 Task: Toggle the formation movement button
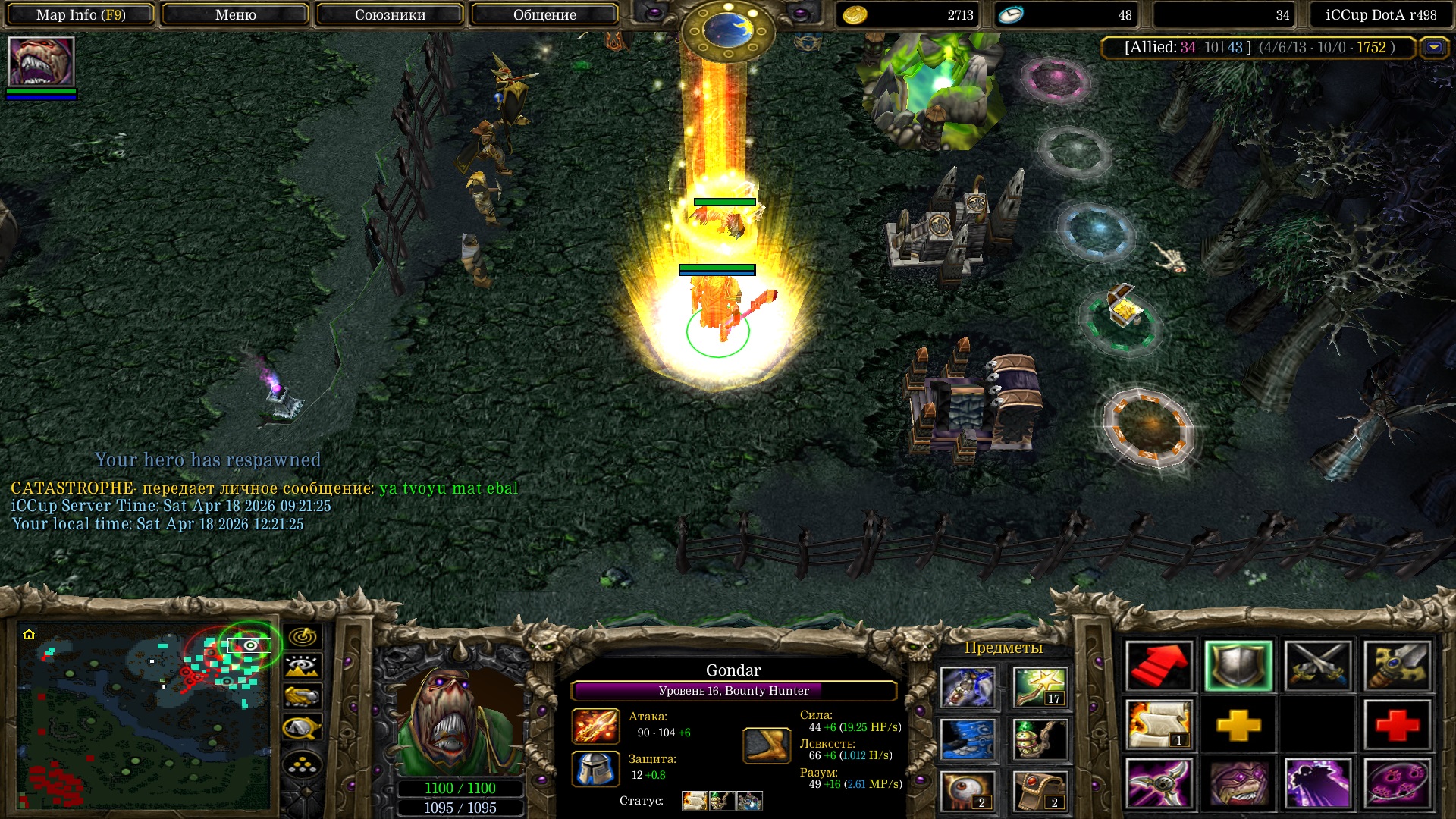tap(302, 766)
